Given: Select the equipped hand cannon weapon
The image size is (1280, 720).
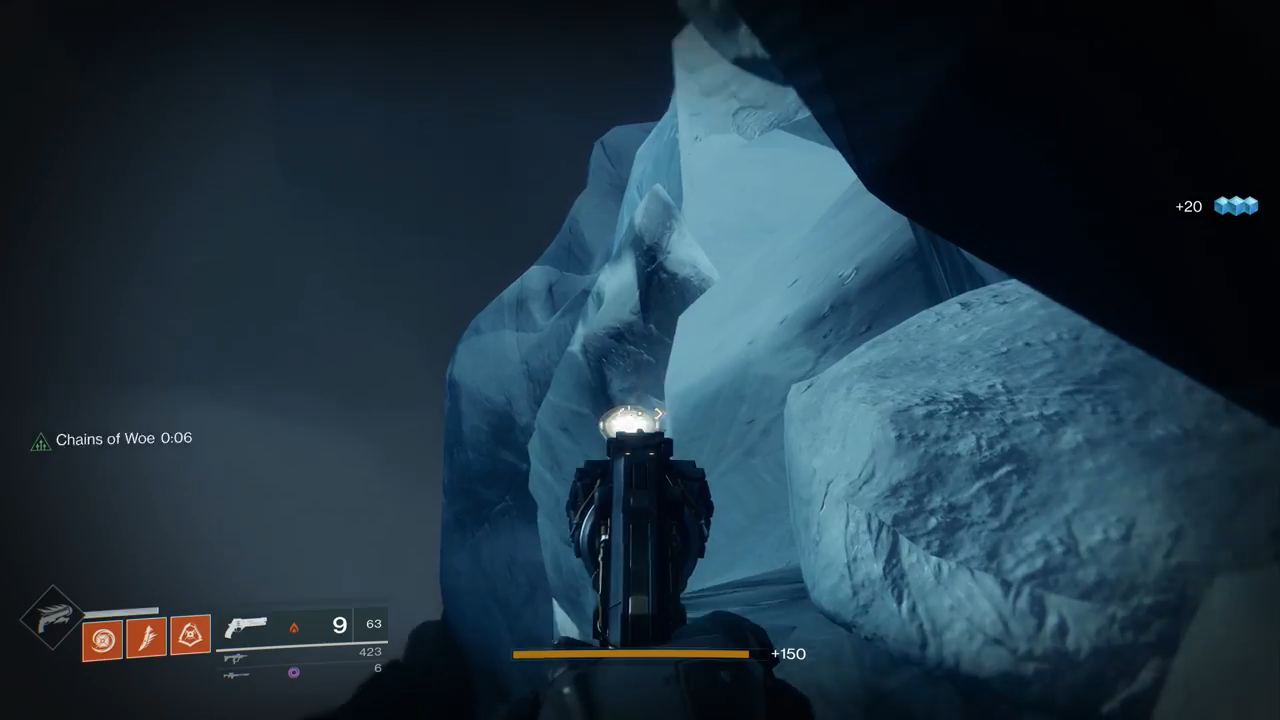Looking at the screenshot, I should pyautogui.click(x=247, y=627).
